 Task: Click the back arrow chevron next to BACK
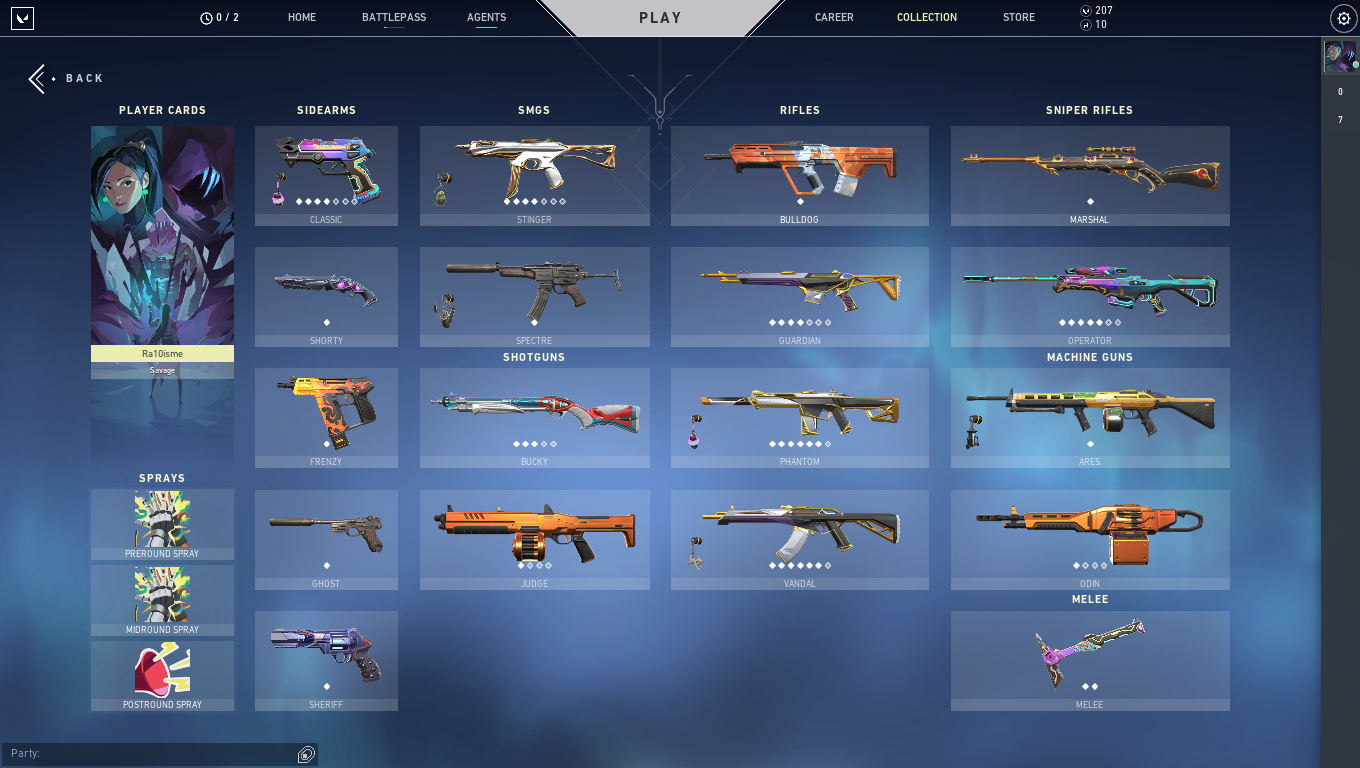coord(36,78)
